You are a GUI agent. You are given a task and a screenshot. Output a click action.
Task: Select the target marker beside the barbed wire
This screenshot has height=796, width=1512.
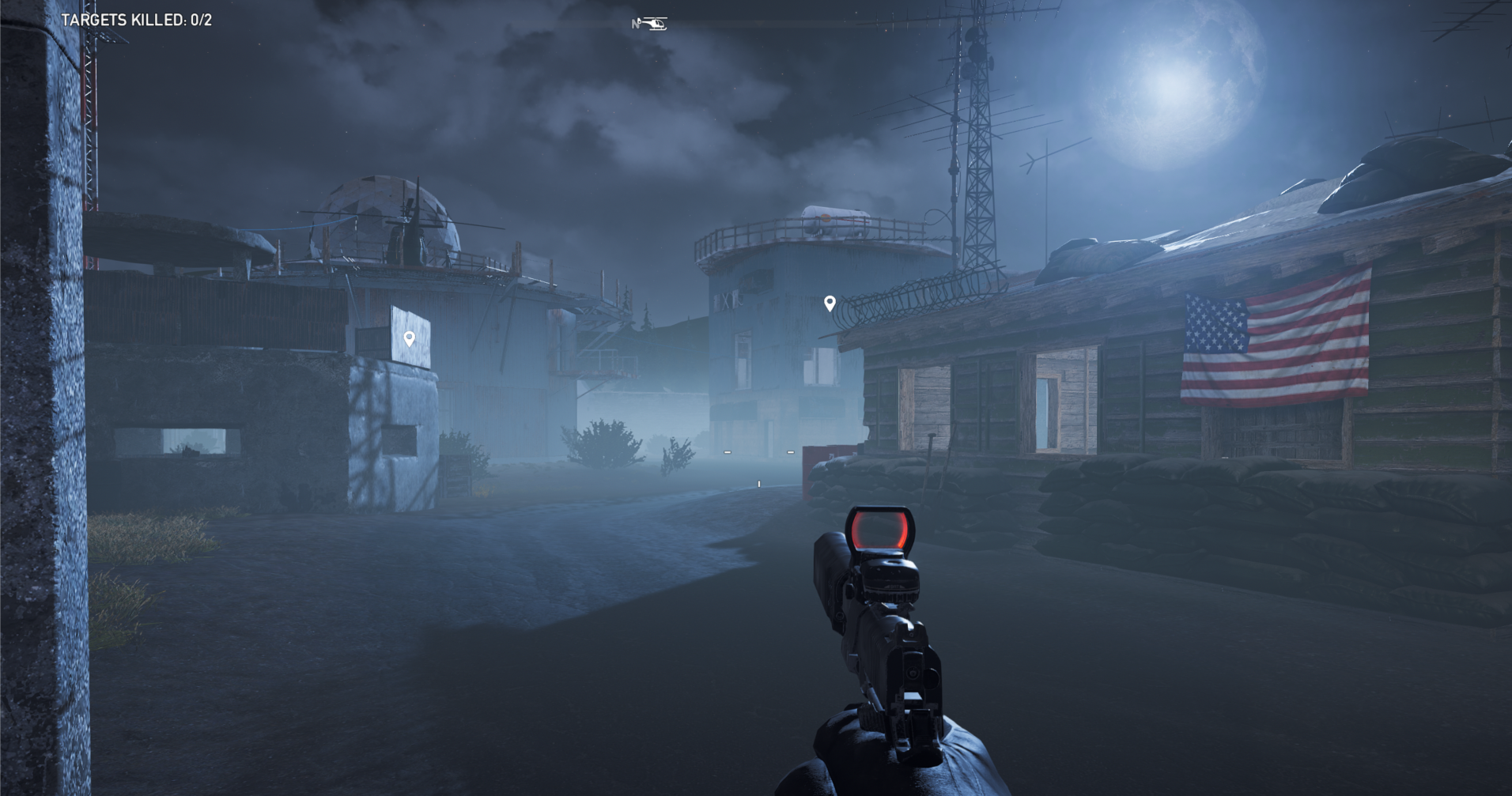click(x=830, y=303)
